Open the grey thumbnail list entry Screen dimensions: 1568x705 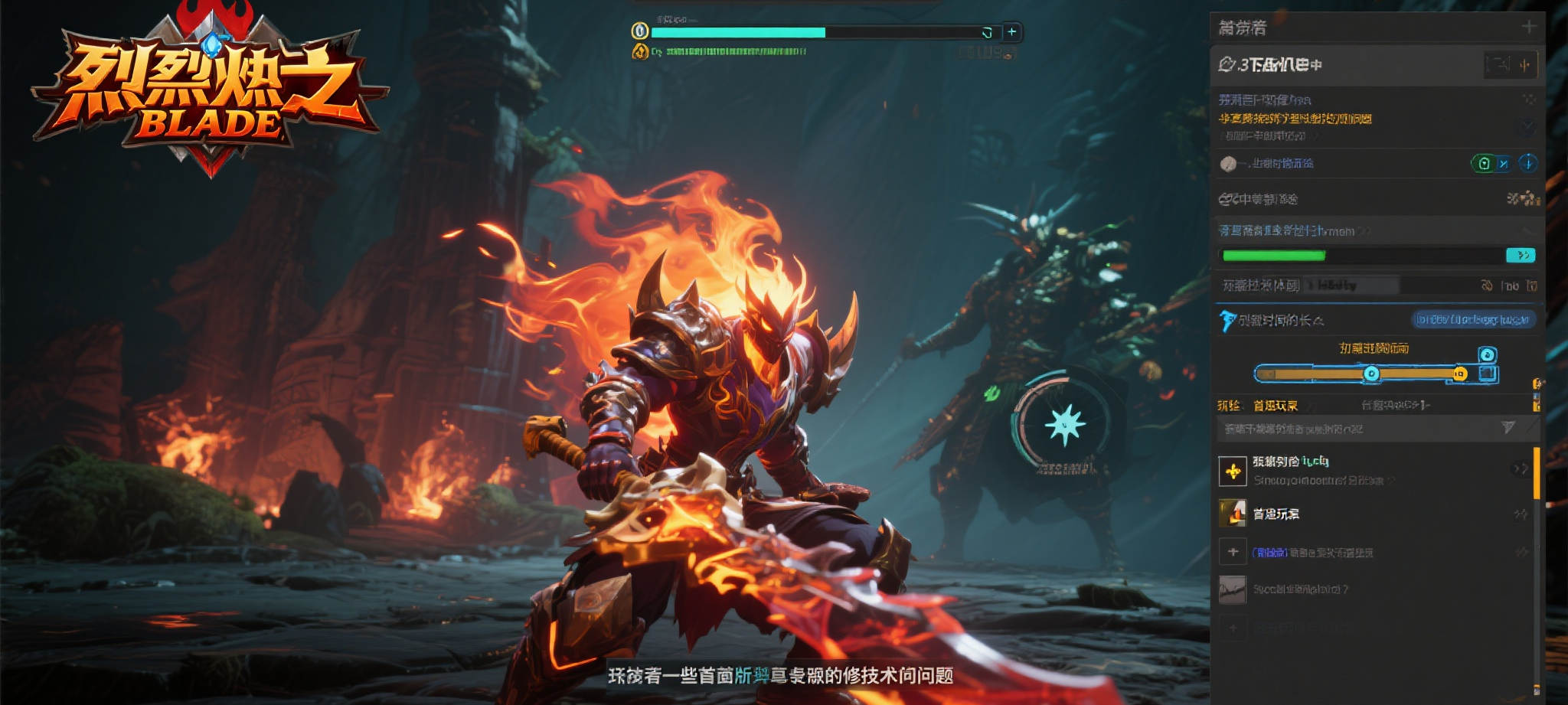[1233, 589]
